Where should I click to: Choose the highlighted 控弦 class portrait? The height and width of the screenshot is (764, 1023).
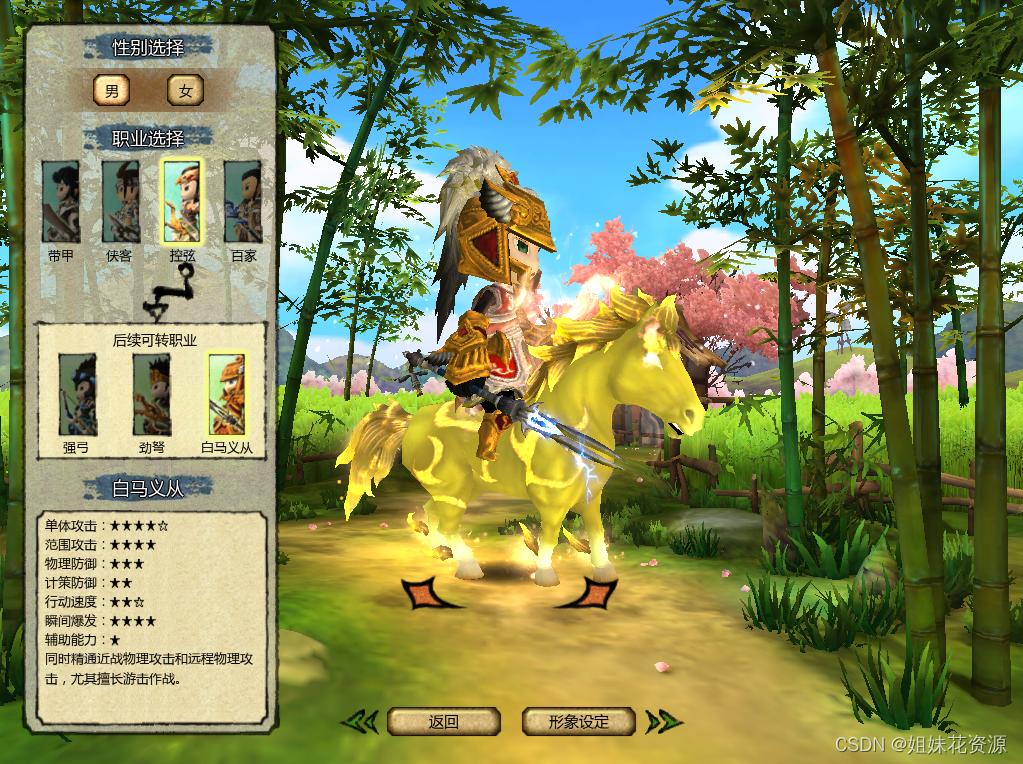tap(182, 202)
